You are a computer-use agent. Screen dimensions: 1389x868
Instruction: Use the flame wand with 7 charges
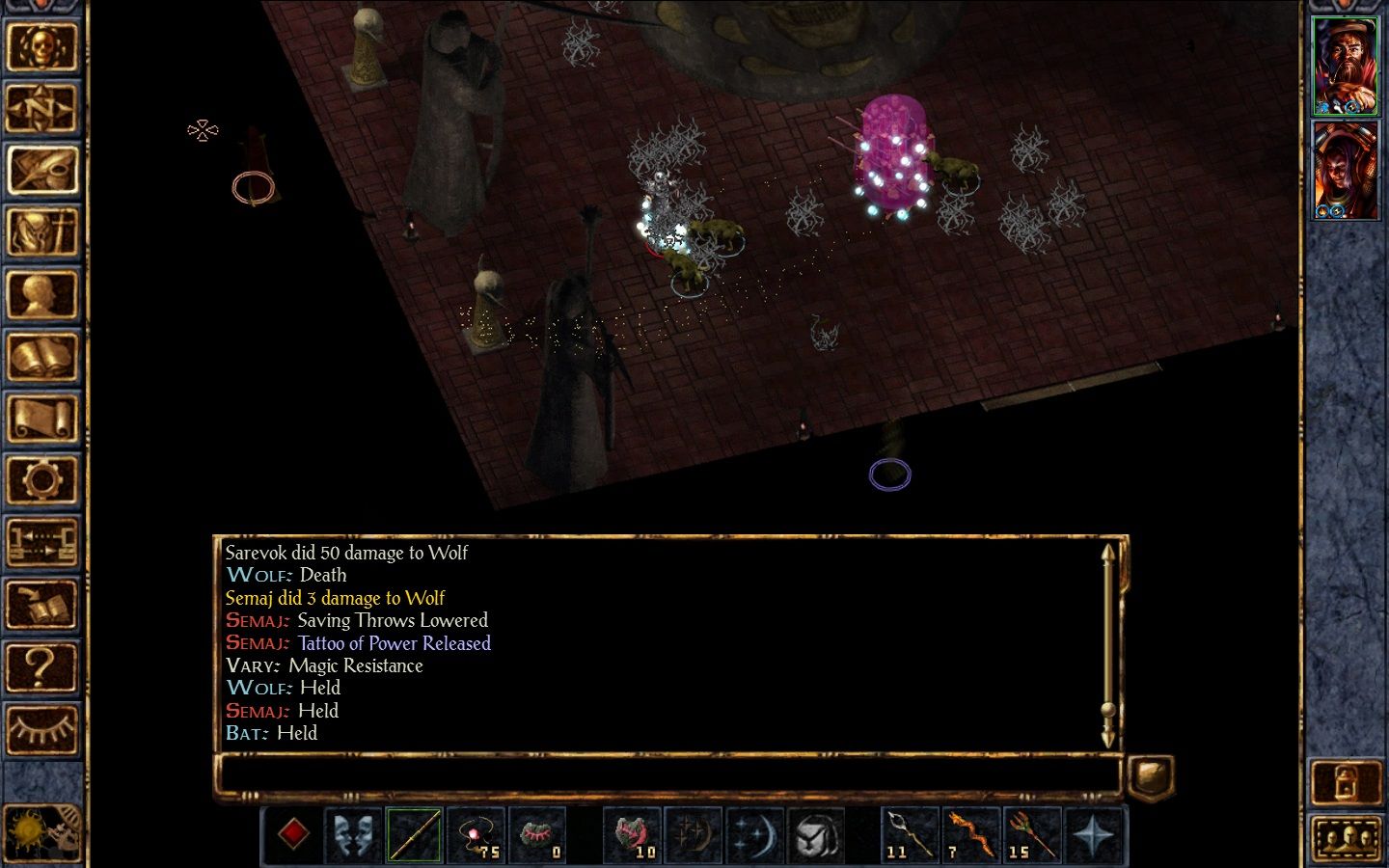click(x=970, y=834)
